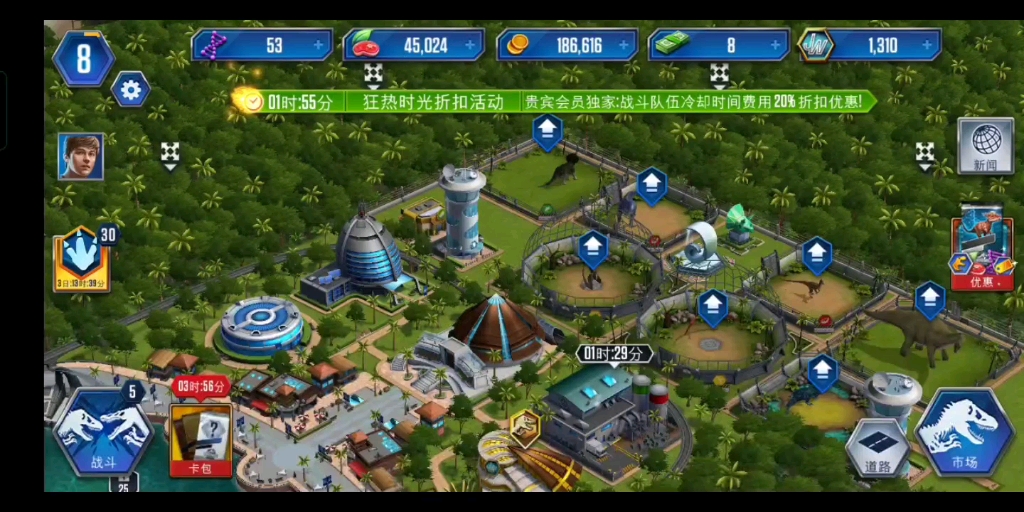1024x512 pixels.
Task: Open the discount event banner
Action: pos(555,101)
